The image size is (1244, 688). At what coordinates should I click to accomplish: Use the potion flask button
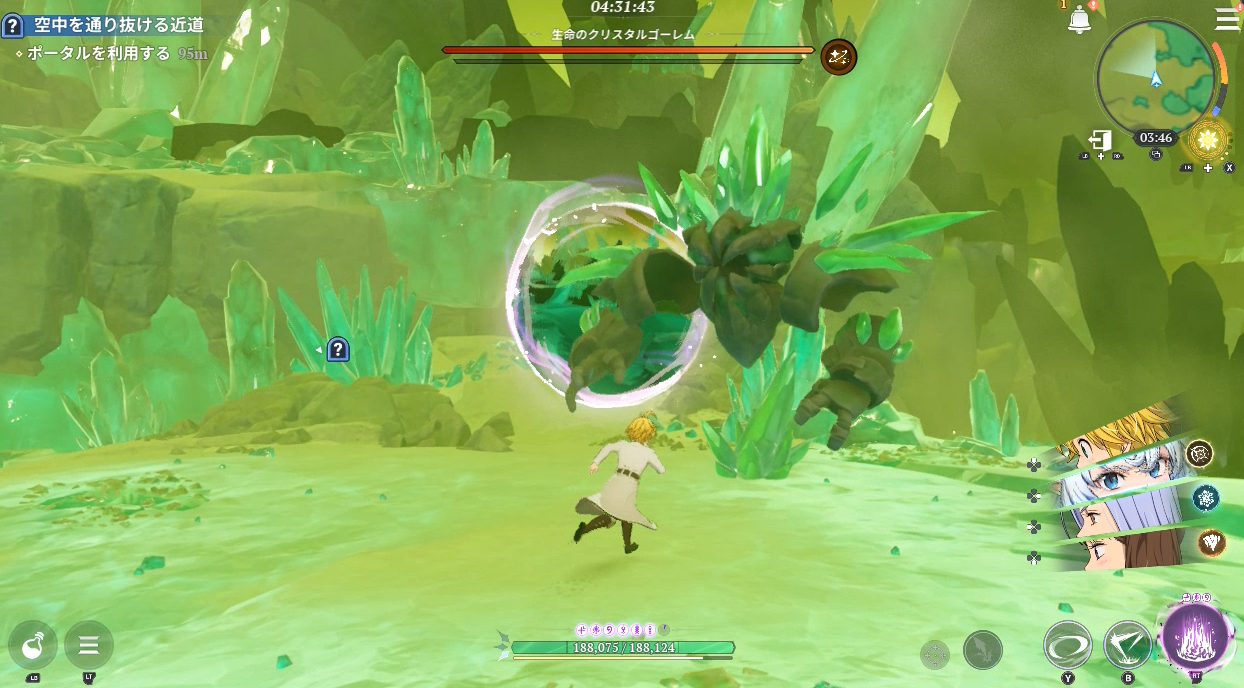33,645
